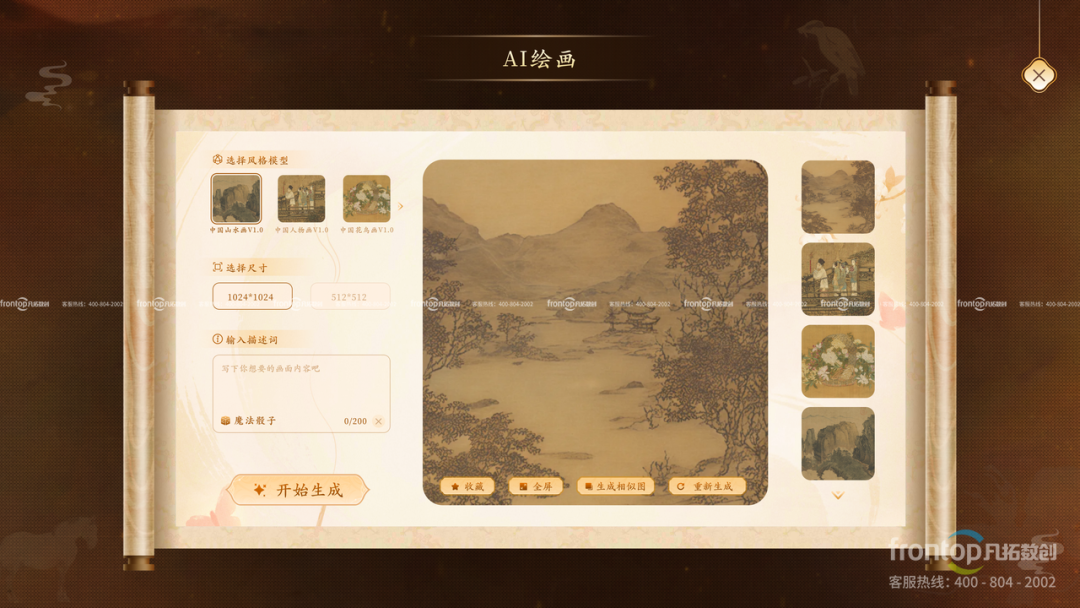Clear the prompt with the small X
Image resolution: width=1080 pixels, height=608 pixels.
378,422
